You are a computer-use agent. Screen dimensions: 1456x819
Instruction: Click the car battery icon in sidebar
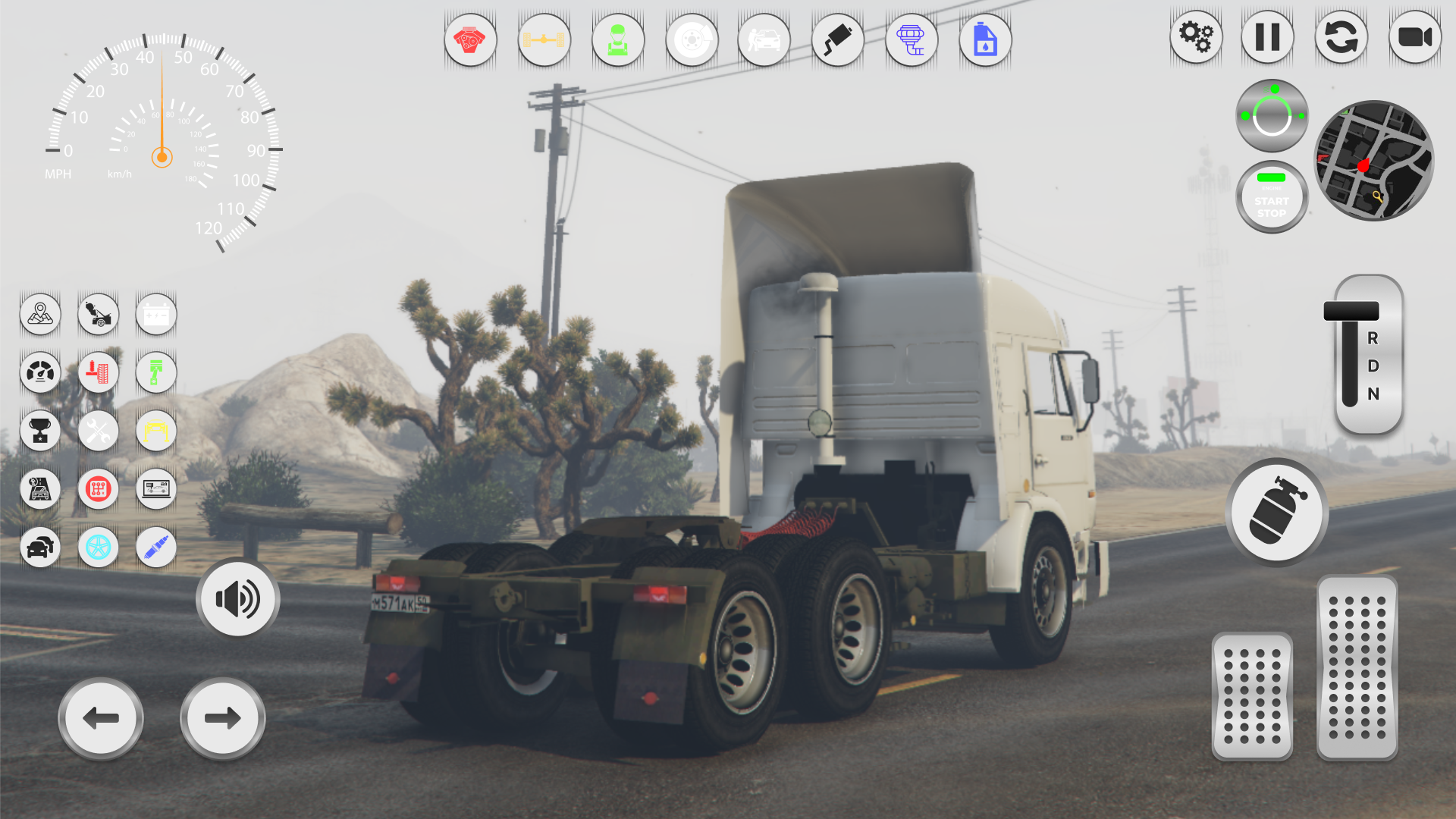pos(155,314)
